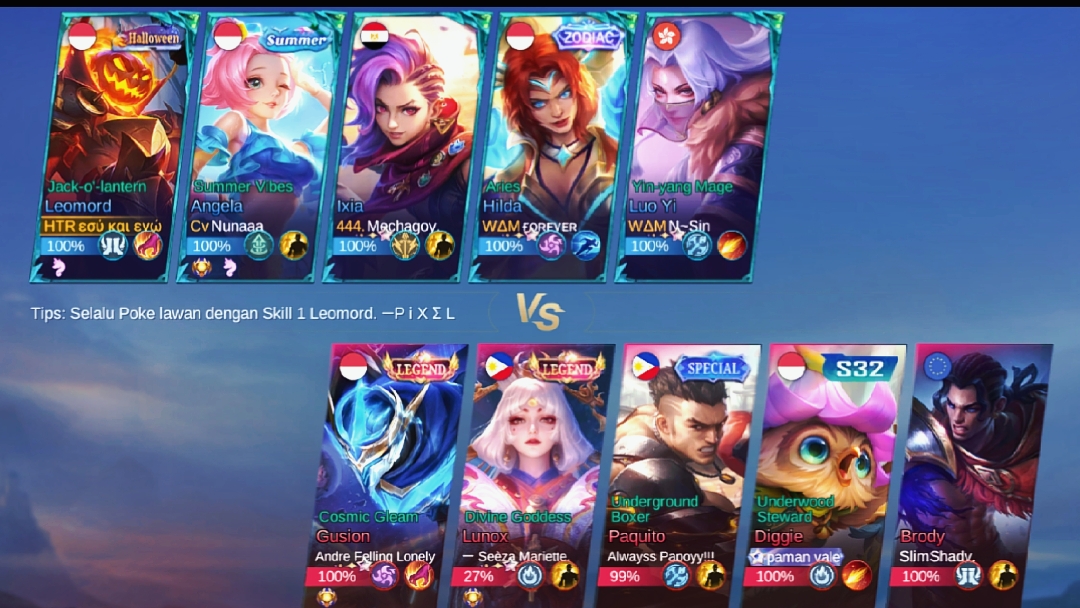Click the Brody player card
Image resolution: width=1080 pixels, height=608 pixels.
tap(973, 470)
